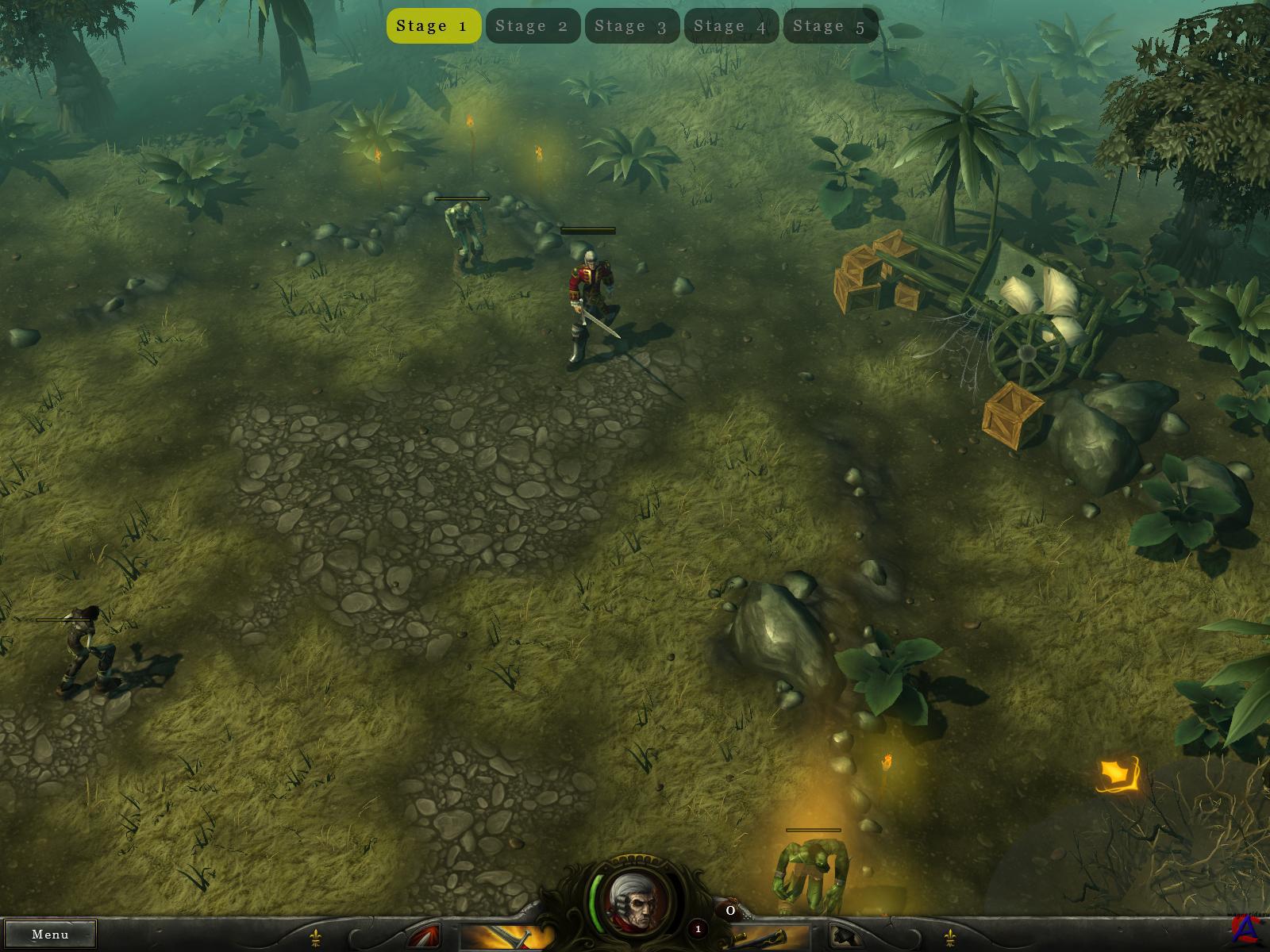Open the Menu button
Screen dimensions: 1270x952
50,934
